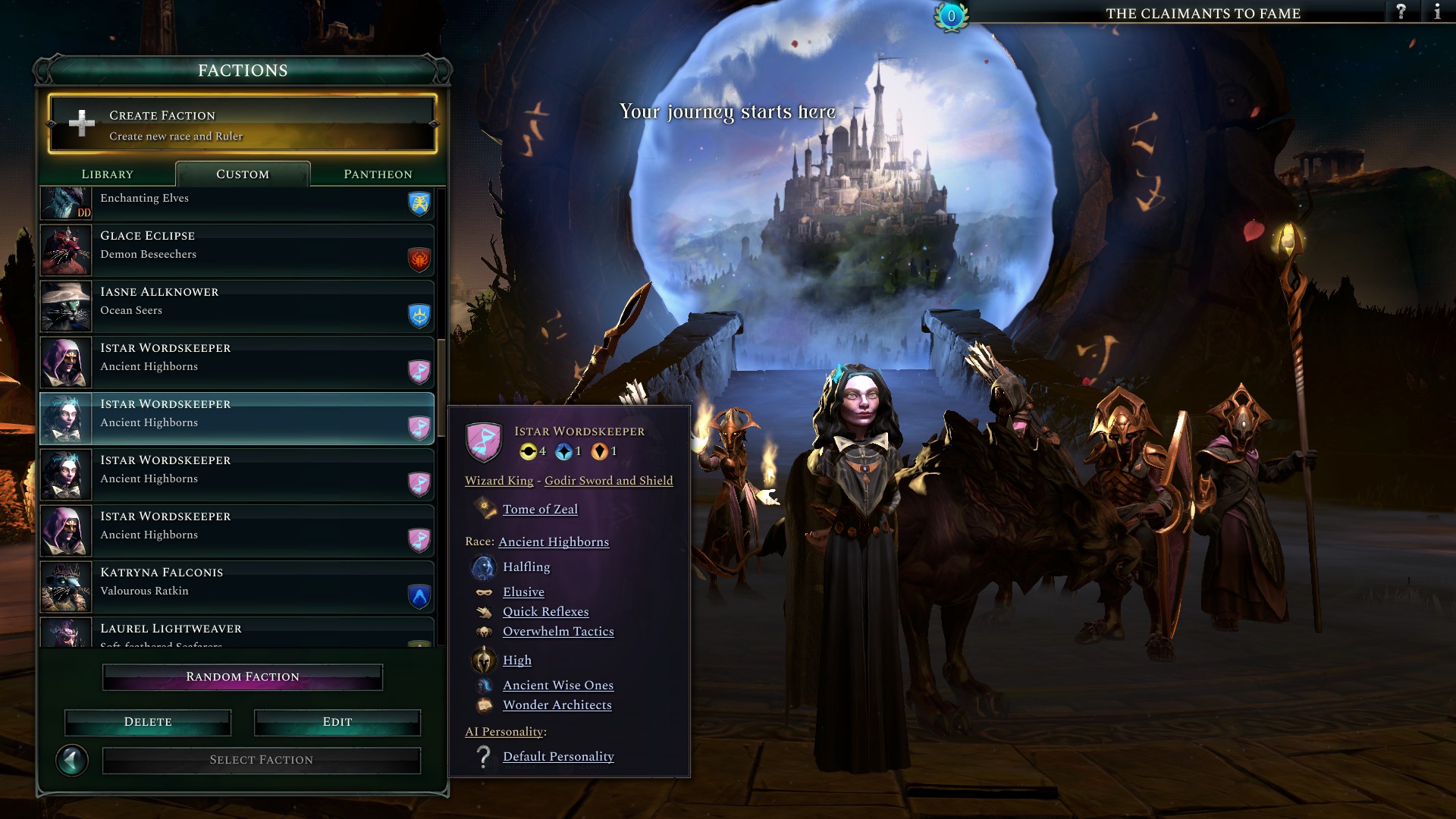Switch to the Library tab
Image resolution: width=1456 pixels, height=819 pixels.
tap(106, 174)
